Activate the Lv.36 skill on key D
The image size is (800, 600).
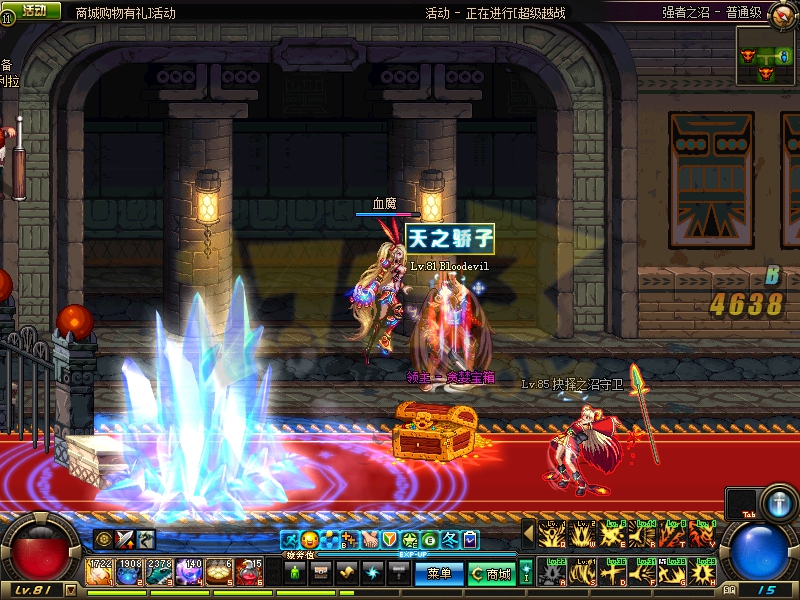point(614,573)
